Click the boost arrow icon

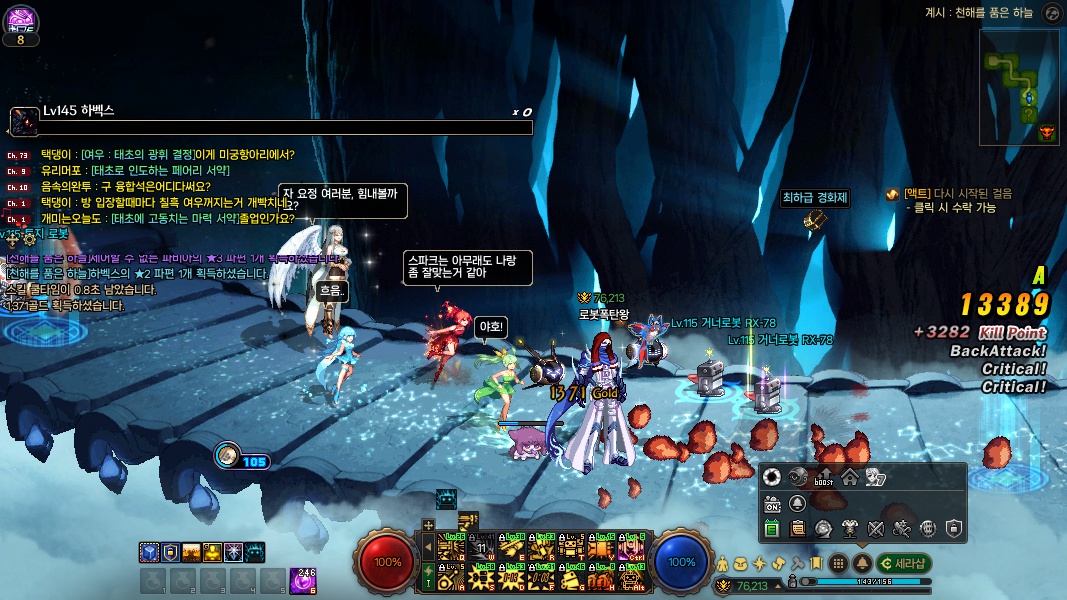pyautogui.click(x=825, y=477)
